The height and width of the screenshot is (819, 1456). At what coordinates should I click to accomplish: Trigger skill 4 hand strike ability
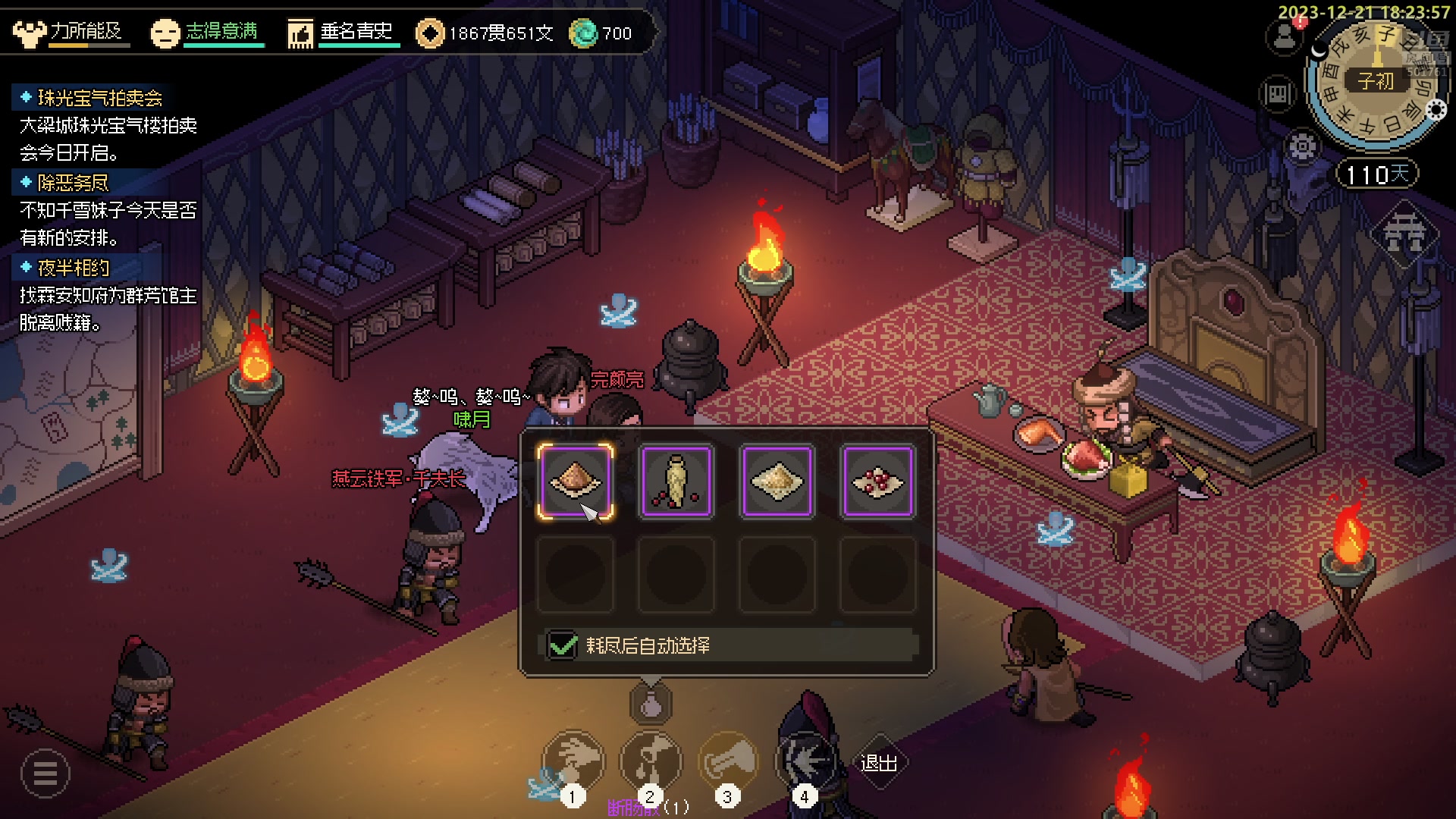tap(805, 761)
